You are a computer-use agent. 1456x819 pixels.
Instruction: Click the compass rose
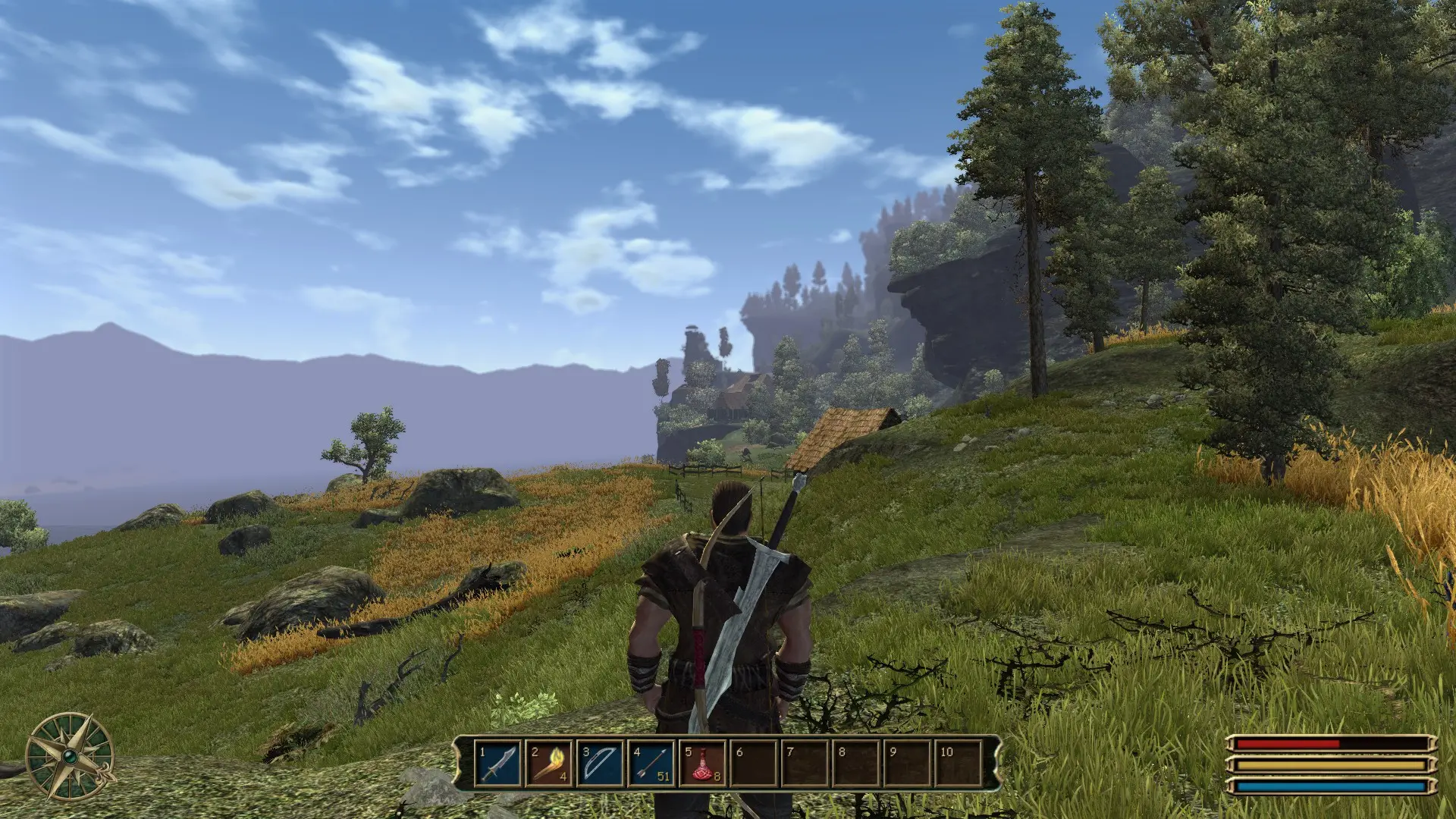[70, 755]
